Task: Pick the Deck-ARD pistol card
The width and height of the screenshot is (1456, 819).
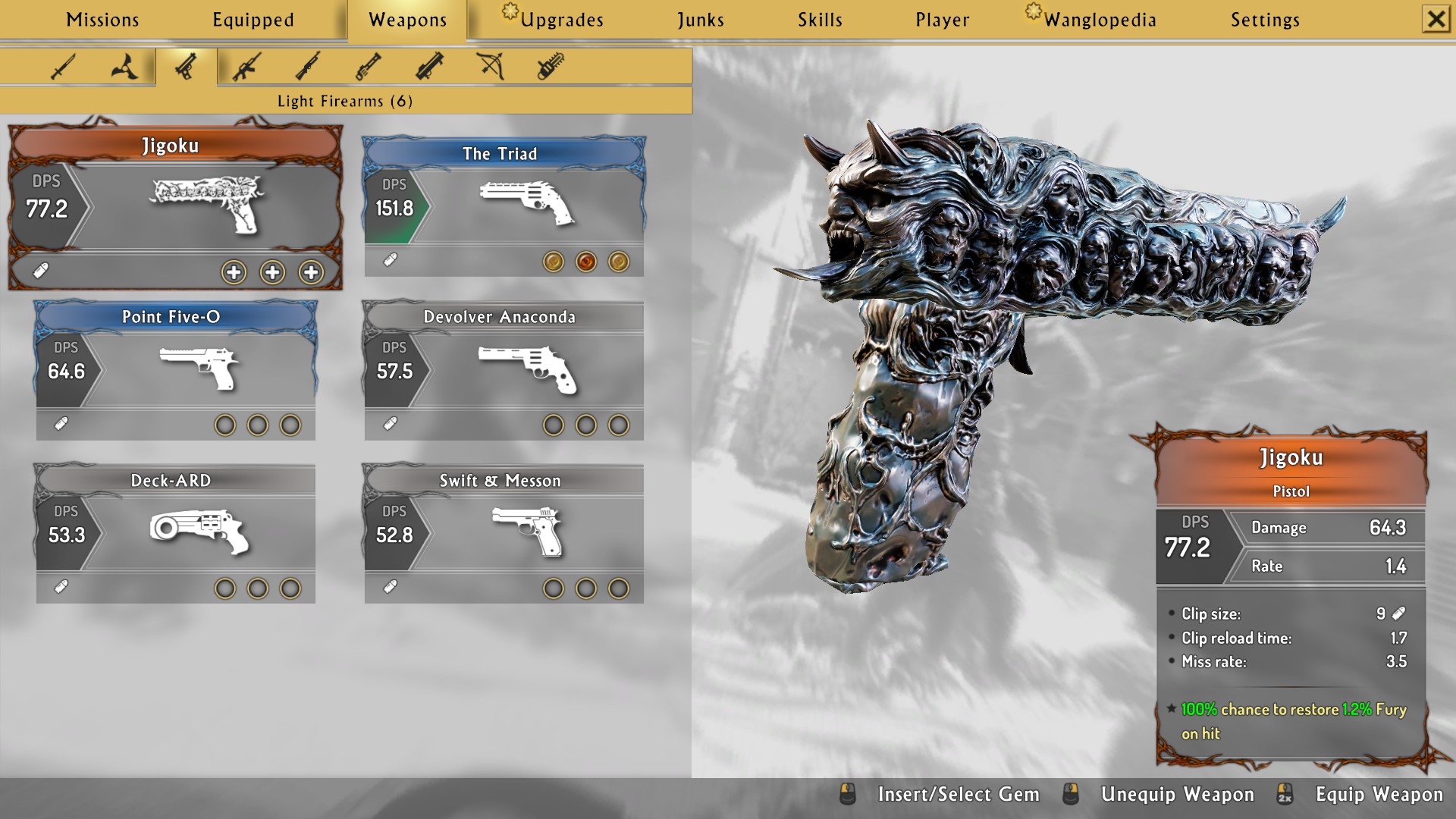Action: 175,533
